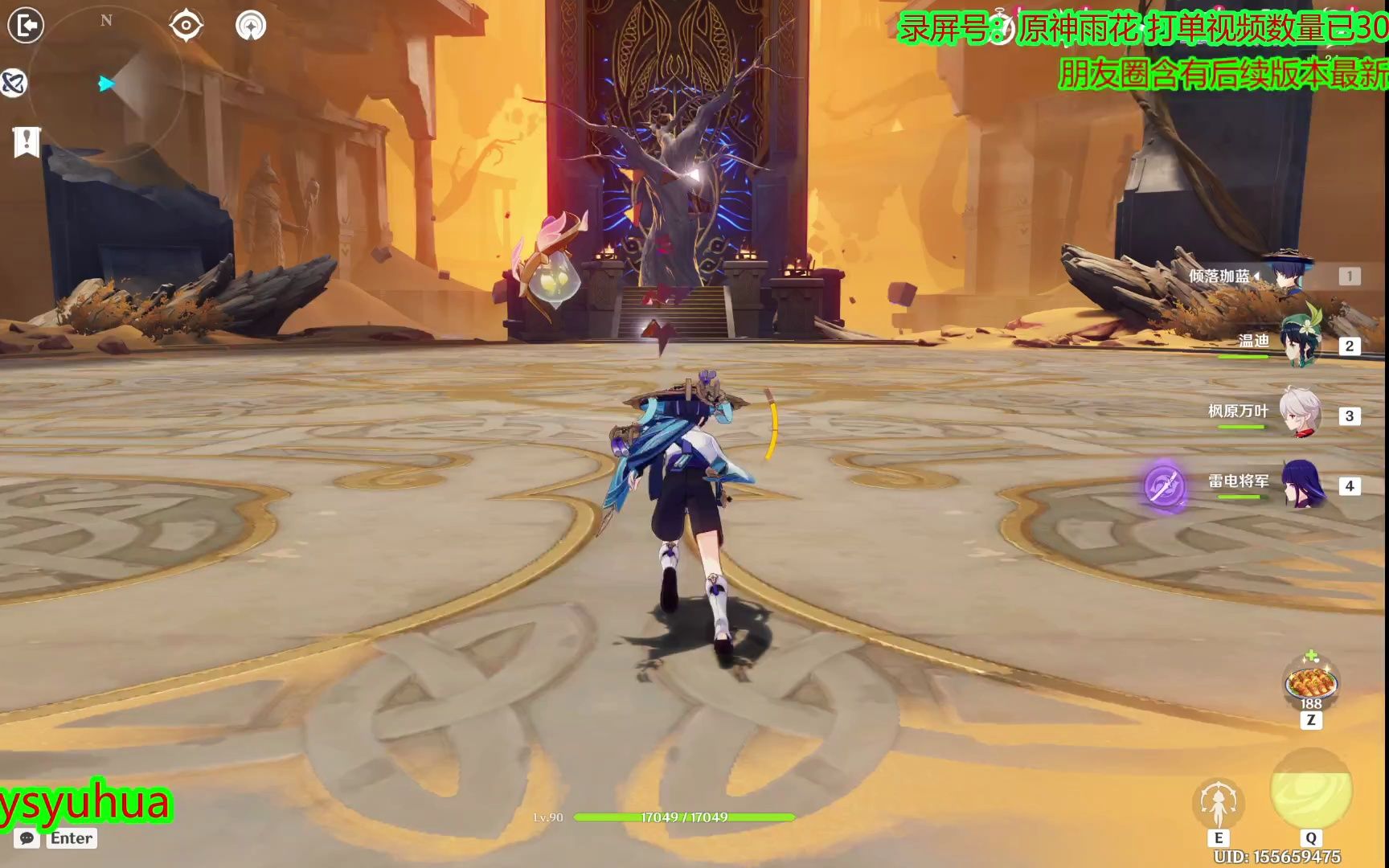Open the quest exclamation banner icon
Image resolution: width=1389 pixels, height=868 pixels.
click(x=27, y=141)
